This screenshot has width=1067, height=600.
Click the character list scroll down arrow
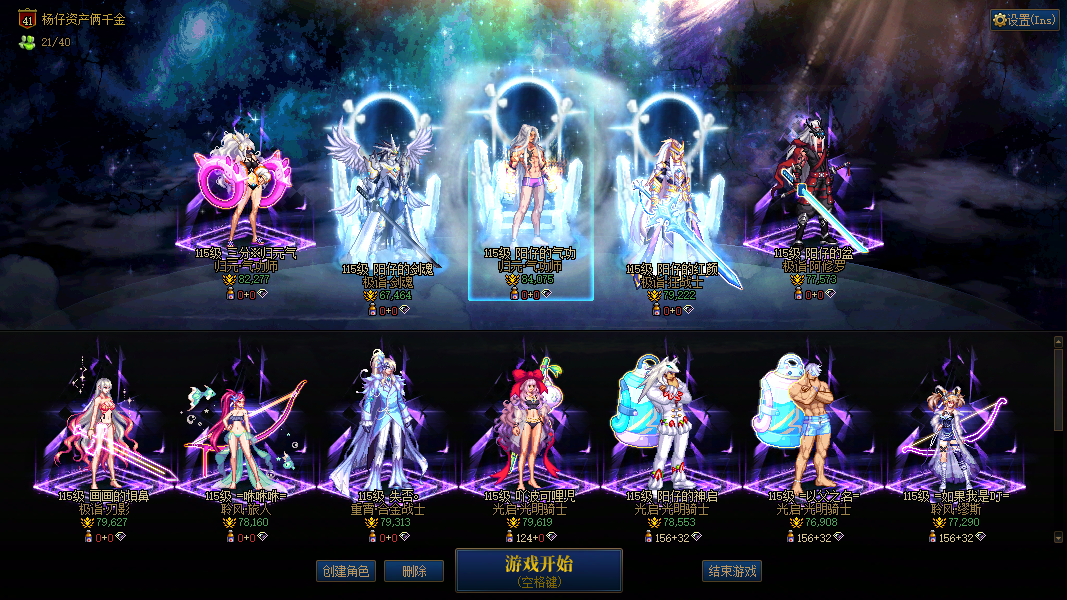click(1059, 537)
